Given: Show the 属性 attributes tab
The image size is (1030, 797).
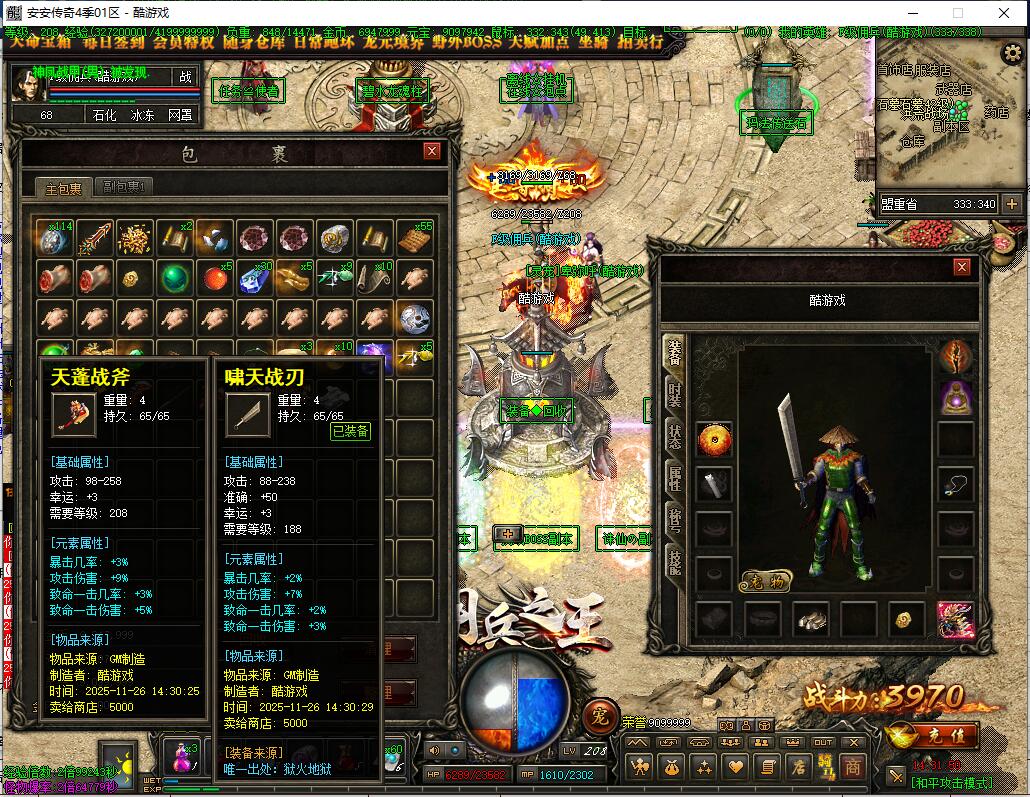Looking at the screenshot, I should (x=675, y=480).
